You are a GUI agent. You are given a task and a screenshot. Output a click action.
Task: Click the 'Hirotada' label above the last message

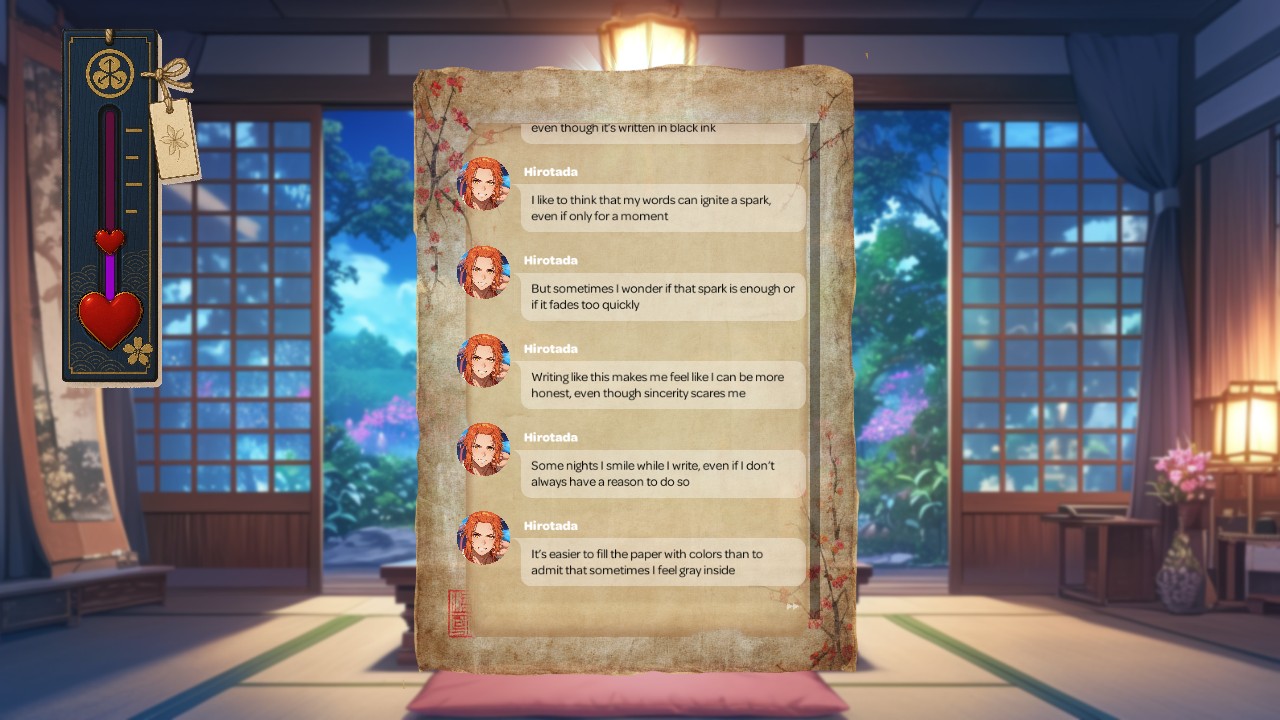549,525
